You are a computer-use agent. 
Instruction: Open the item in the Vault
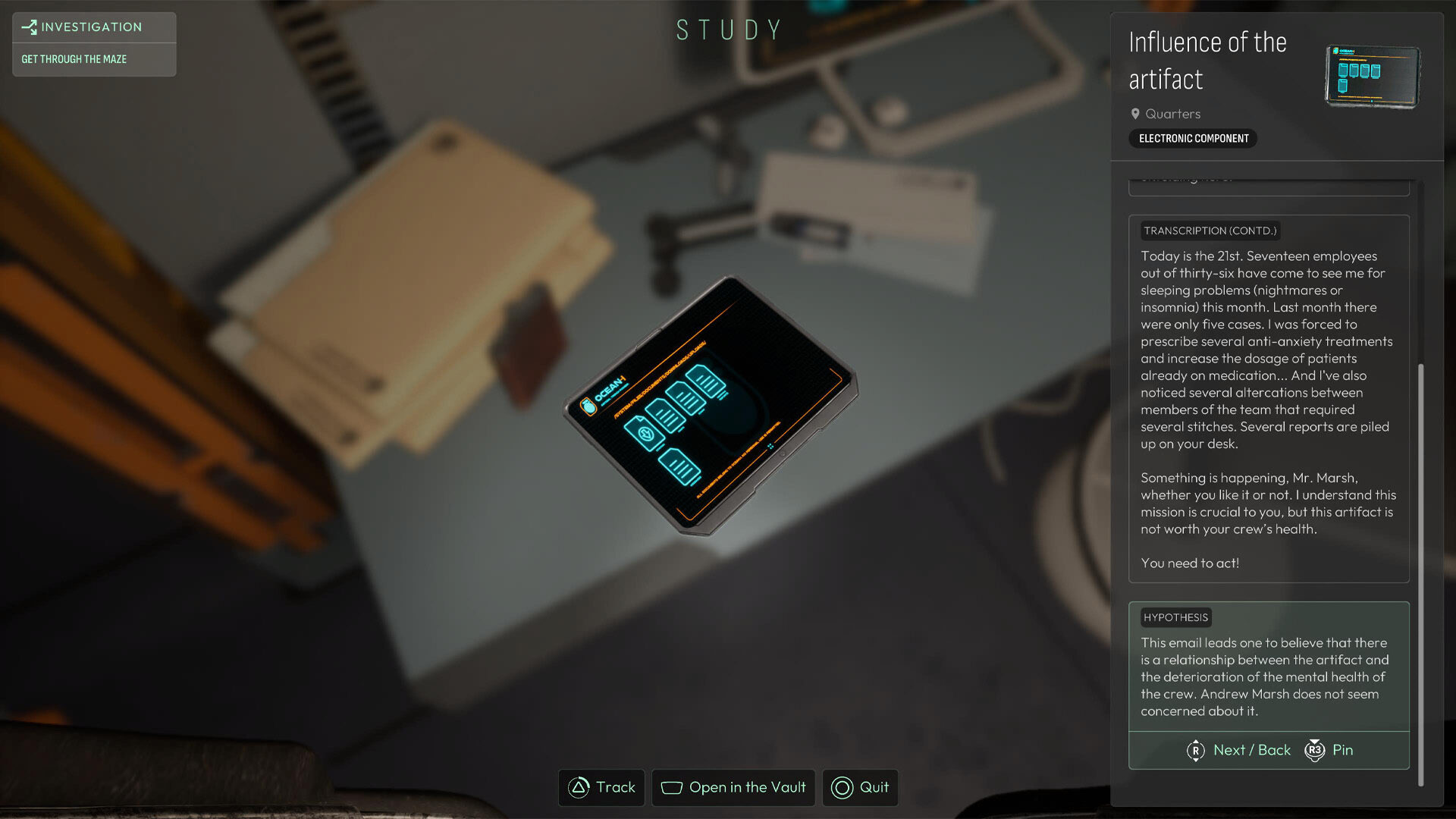(x=733, y=787)
